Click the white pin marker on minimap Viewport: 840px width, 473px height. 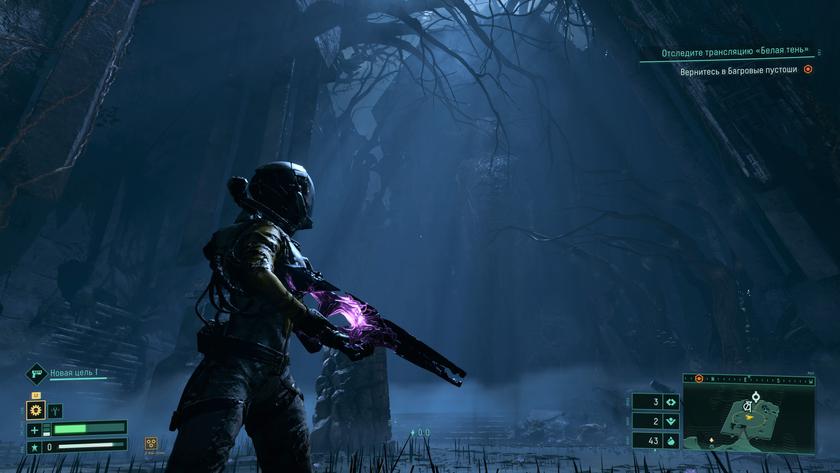[x=757, y=397]
